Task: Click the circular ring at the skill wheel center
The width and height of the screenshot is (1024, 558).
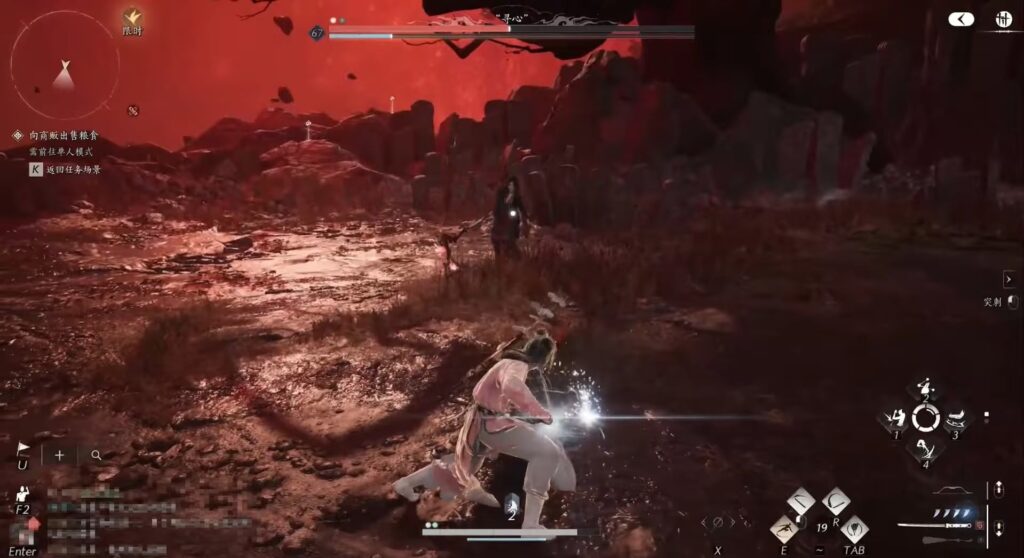Action: point(926,419)
